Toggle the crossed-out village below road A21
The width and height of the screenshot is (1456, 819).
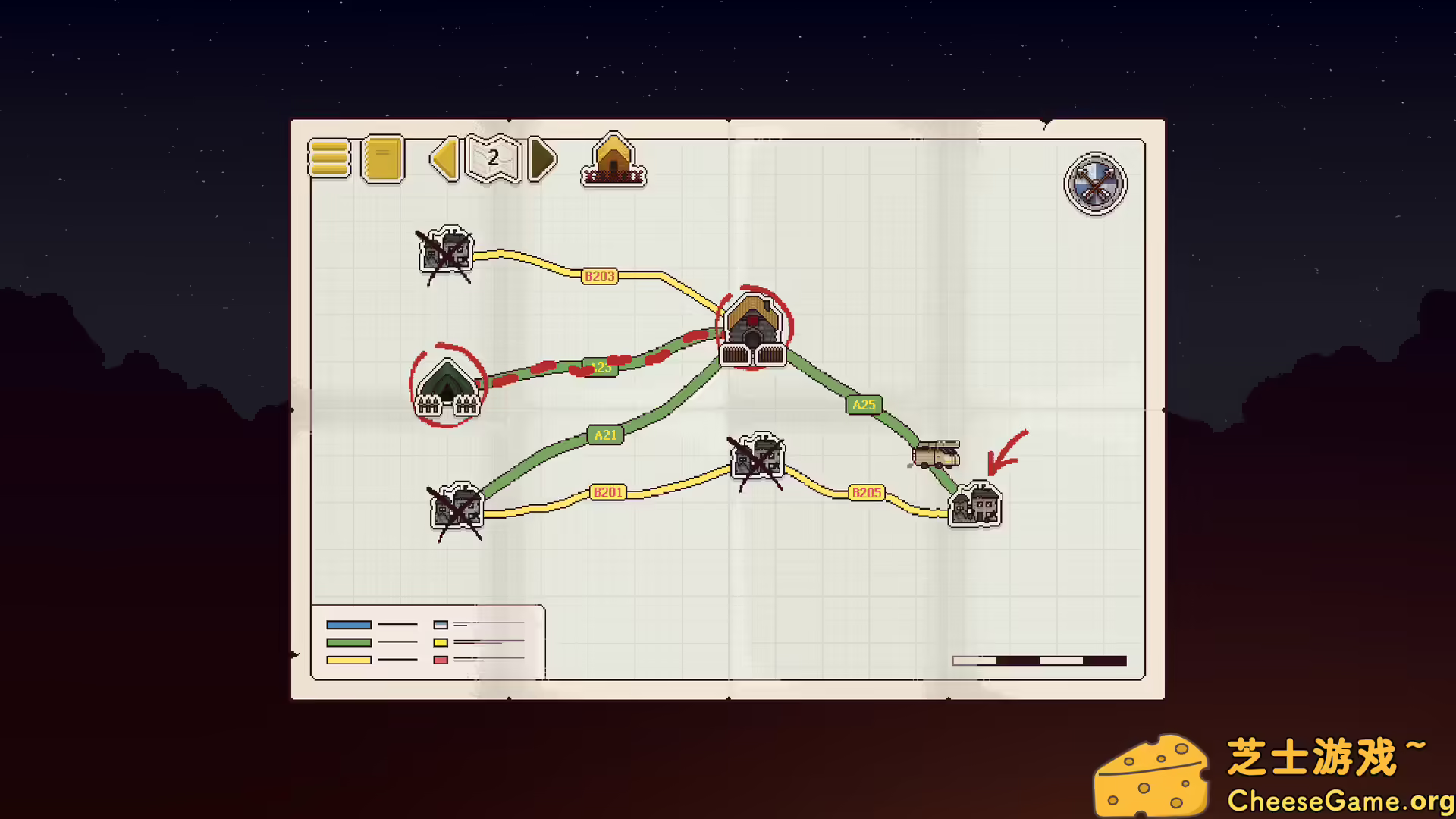[455, 508]
